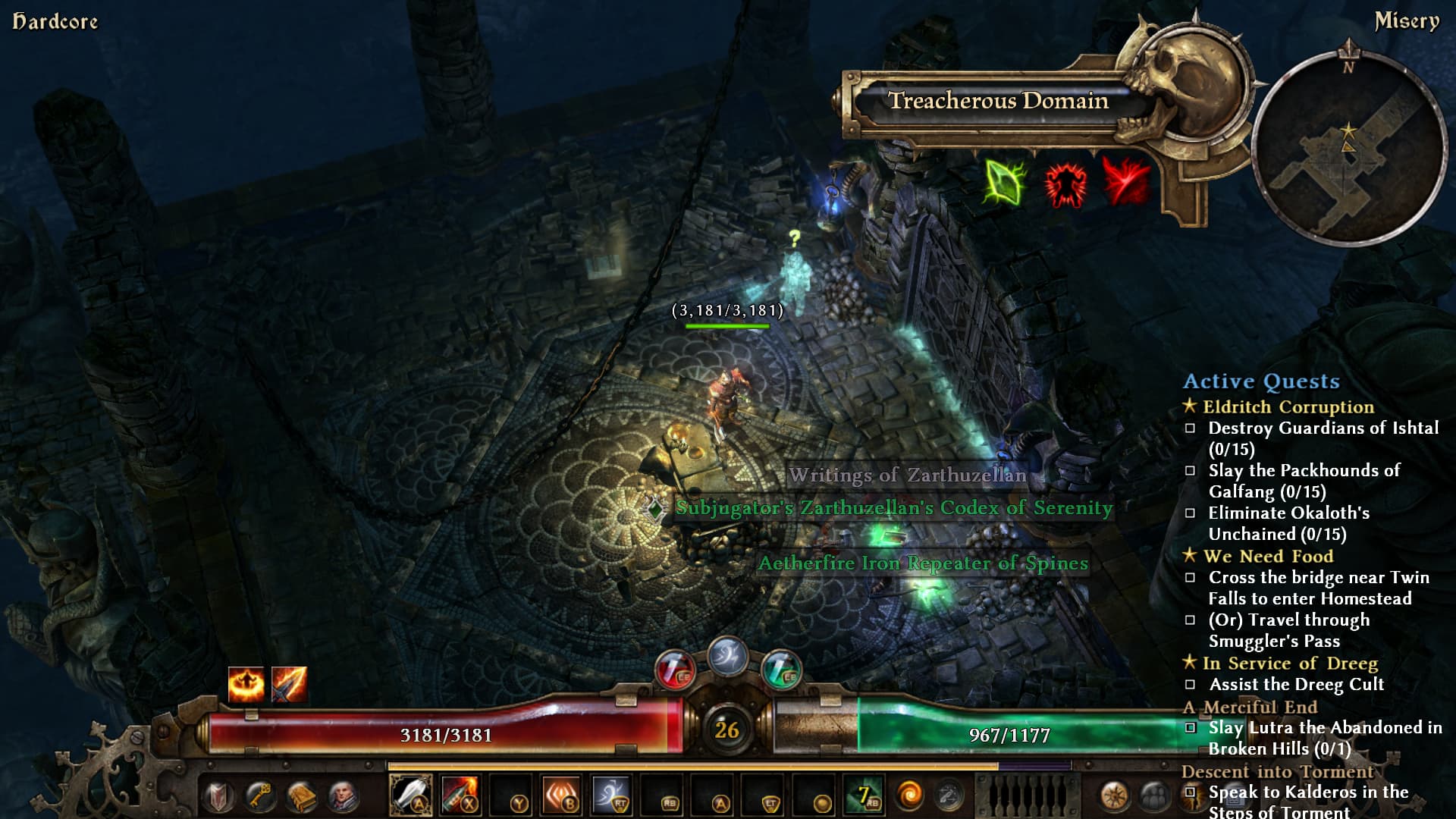Use the fire bottle skill slot

point(460,795)
